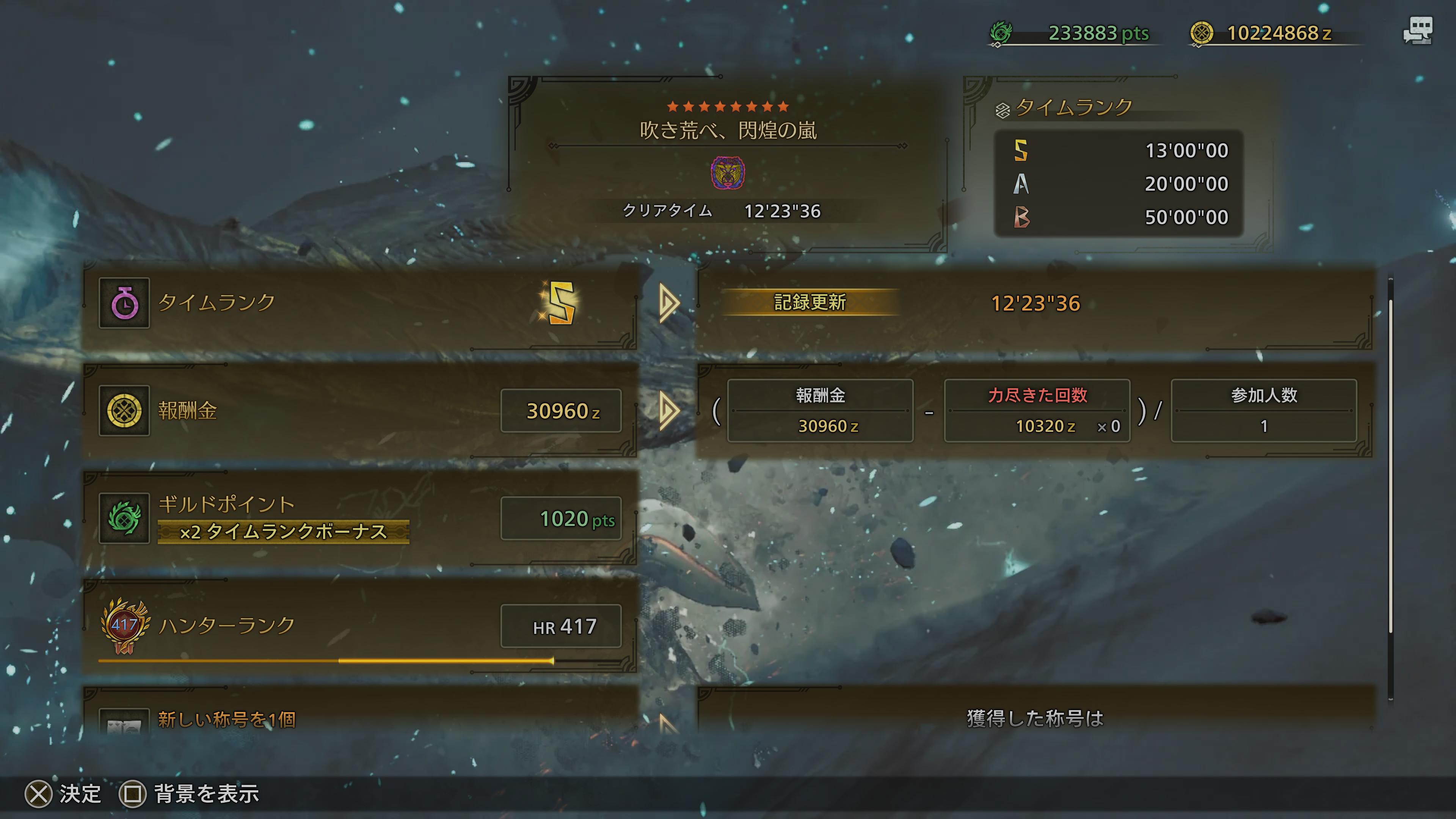Click the monster target icon under the quest name

pyautogui.click(x=728, y=173)
